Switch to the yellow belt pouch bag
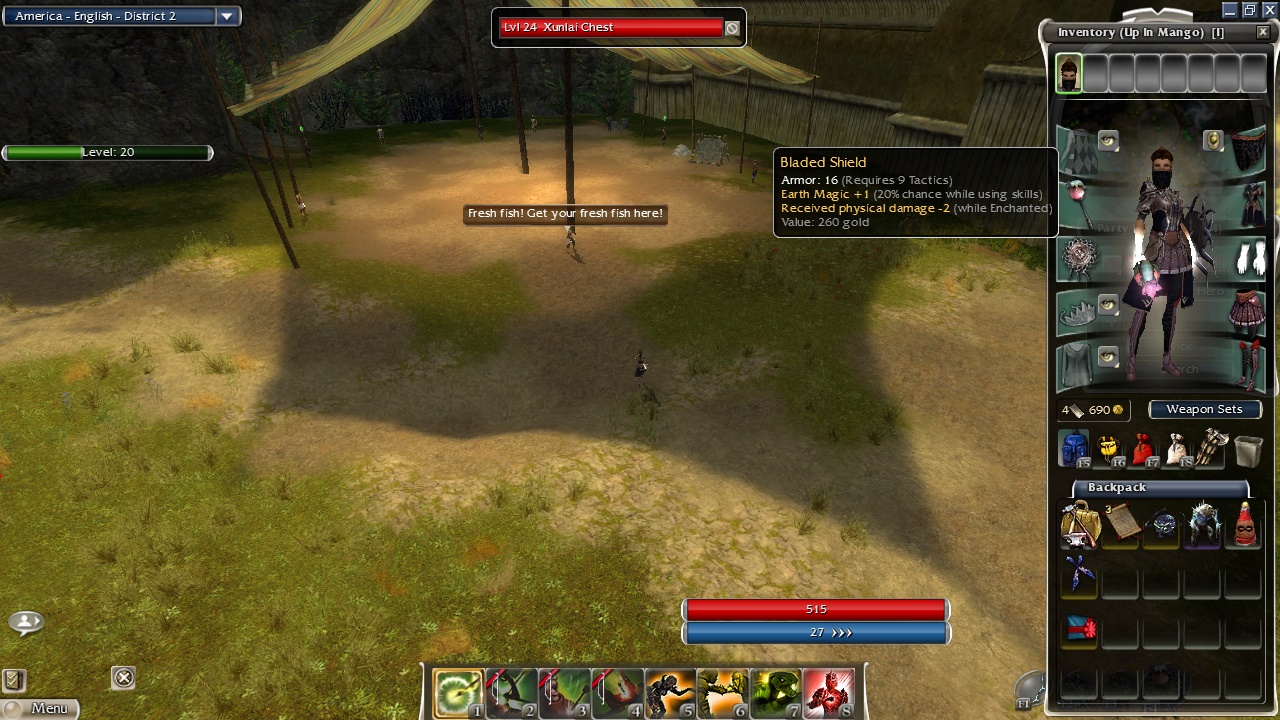The width and height of the screenshot is (1280, 720). (1108, 449)
